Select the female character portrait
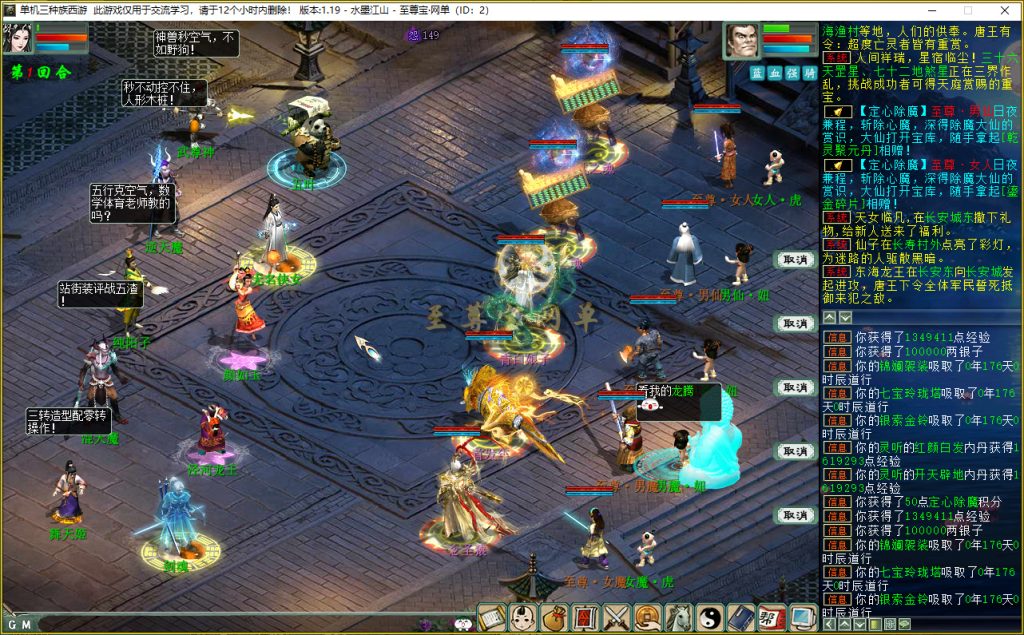The width and height of the screenshot is (1024, 635). tap(18, 39)
